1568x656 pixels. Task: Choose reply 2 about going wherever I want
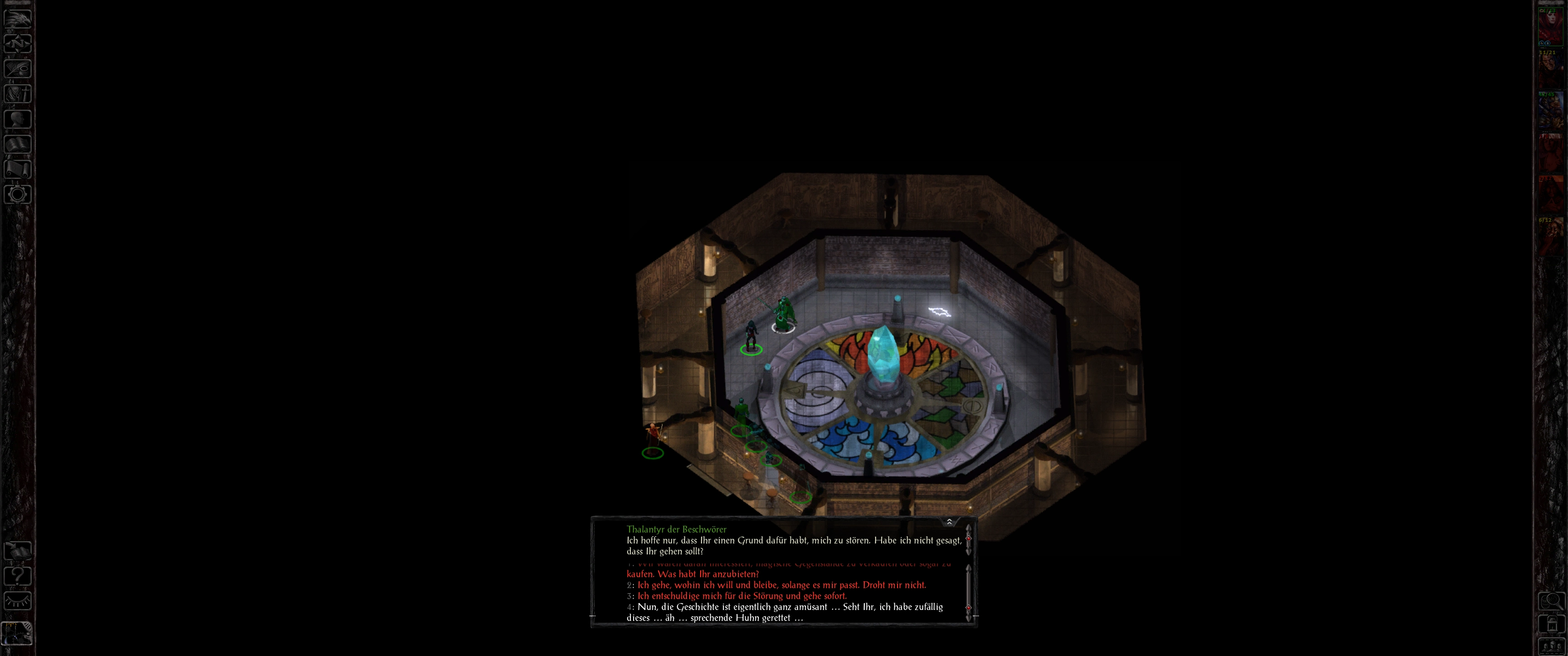click(782, 585)
